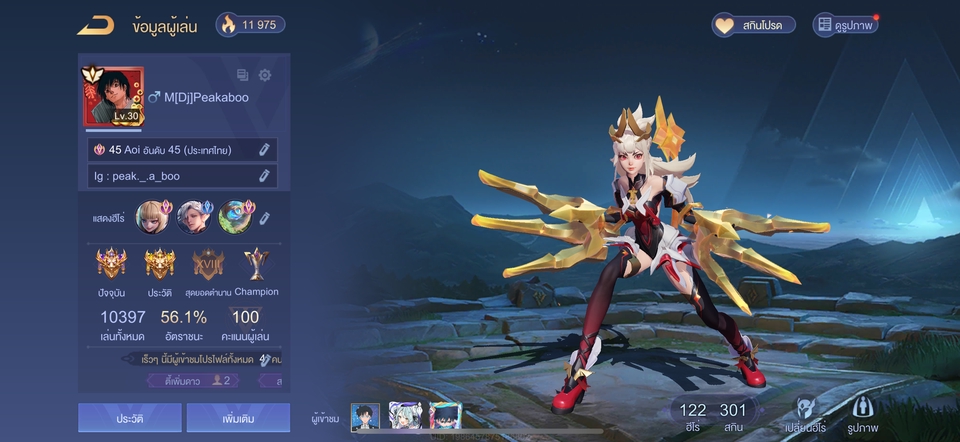Open the เพิ่มเติม more button
This screenshot has width=960, height=442.
click(x=238, y=418)
